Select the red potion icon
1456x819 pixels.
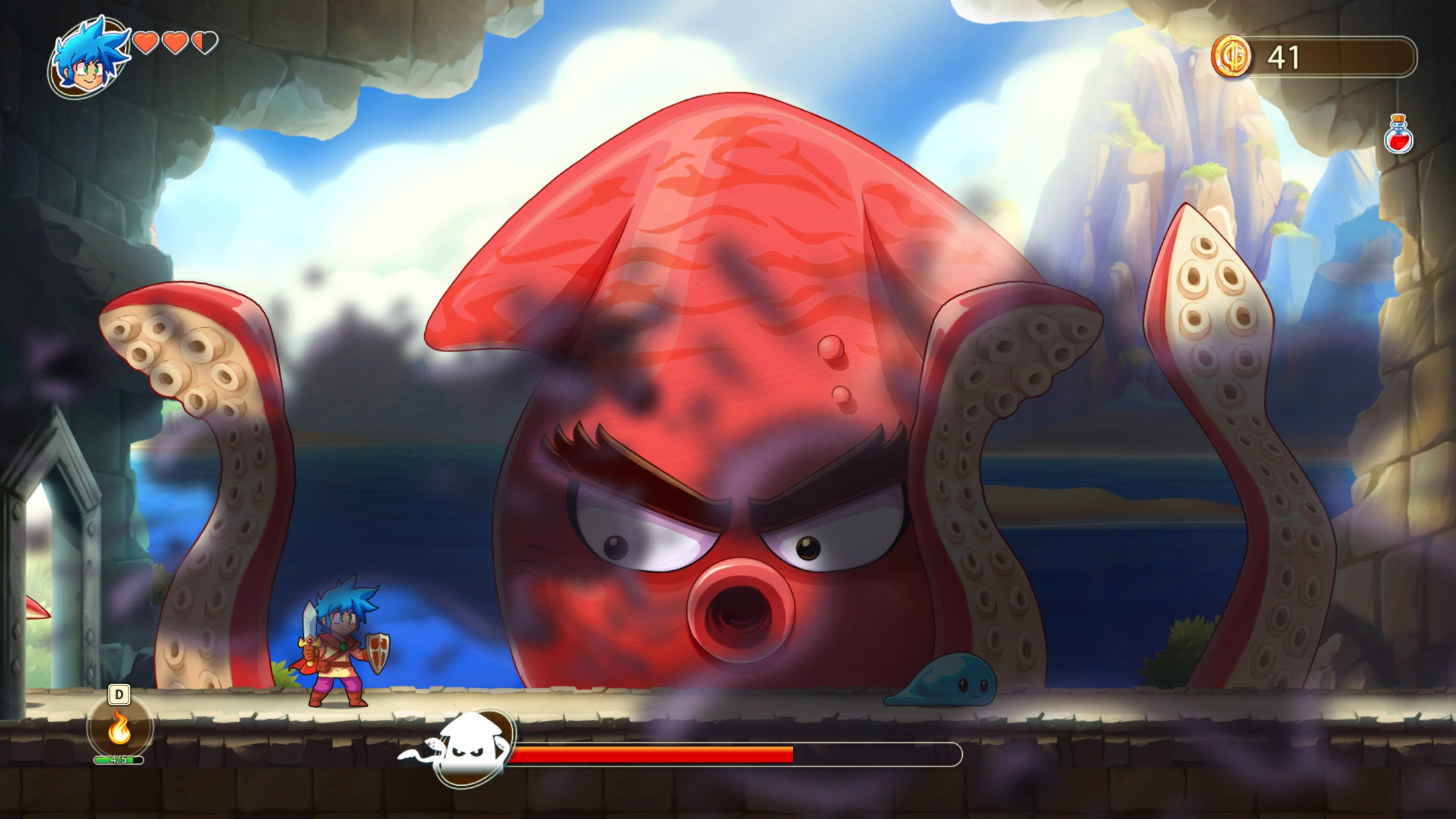tap(1398, 135)
